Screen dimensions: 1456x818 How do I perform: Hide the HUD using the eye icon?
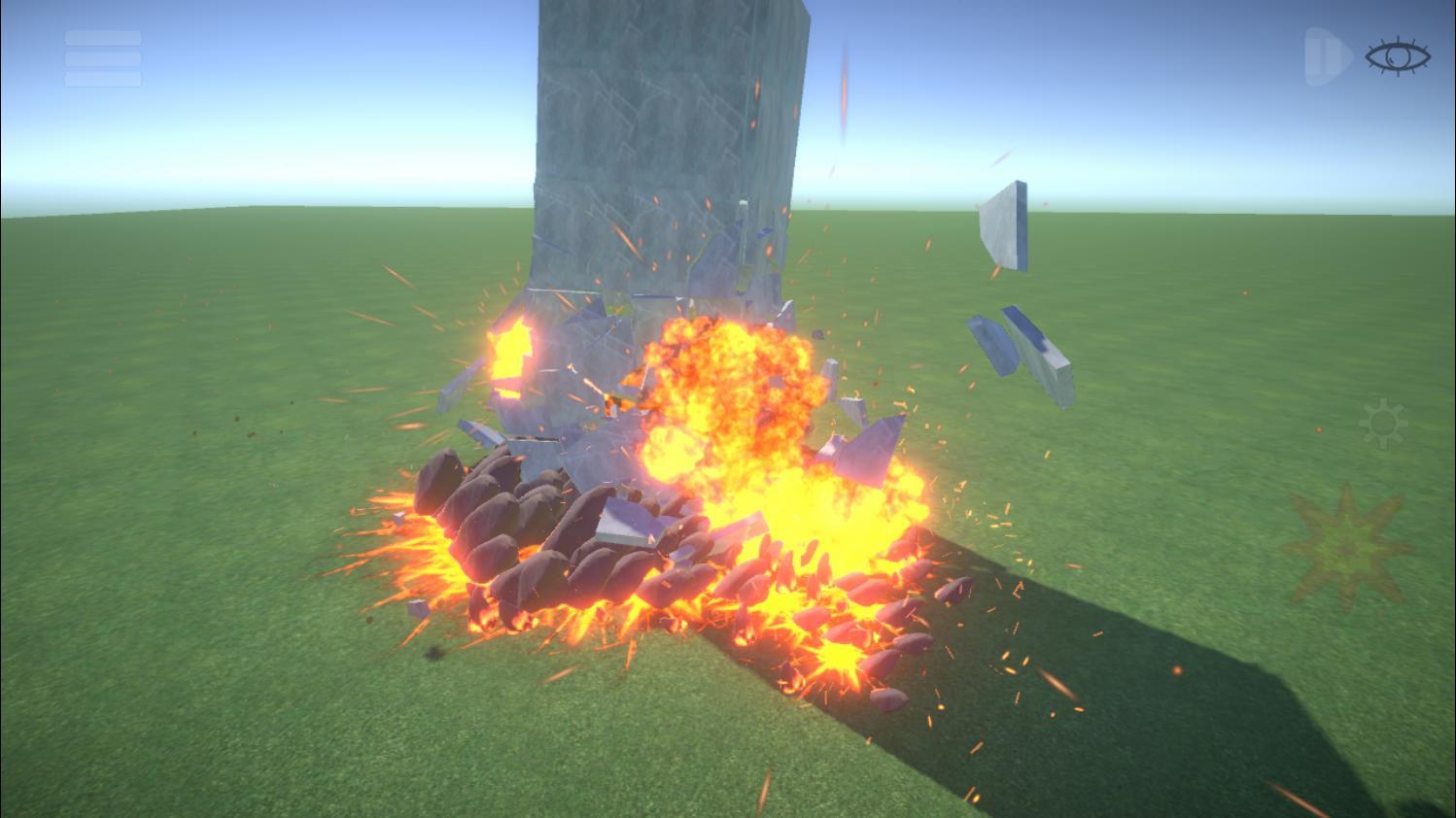(x=1398, y=56)
